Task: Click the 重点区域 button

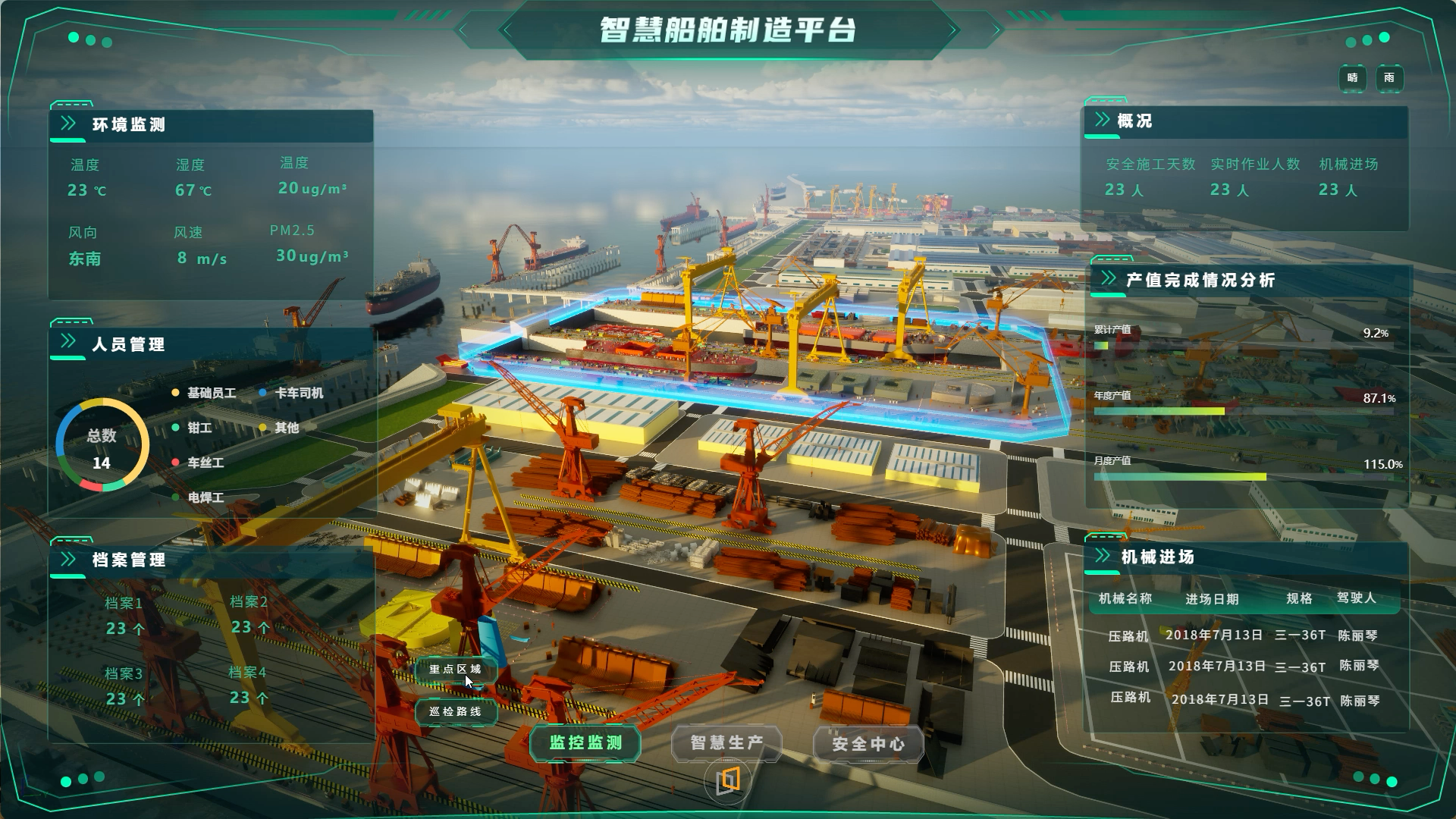Action: [x=456, y=670]
